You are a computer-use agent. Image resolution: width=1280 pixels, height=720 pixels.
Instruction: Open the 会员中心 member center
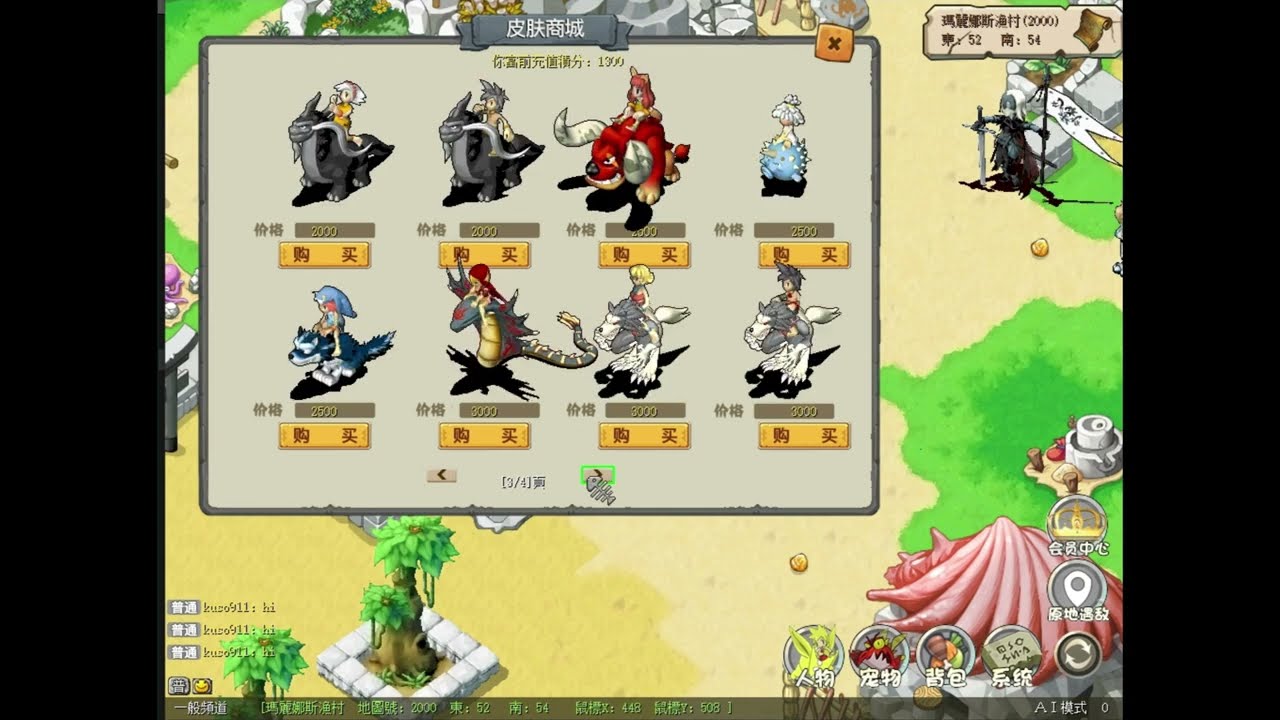(1077, 524)
